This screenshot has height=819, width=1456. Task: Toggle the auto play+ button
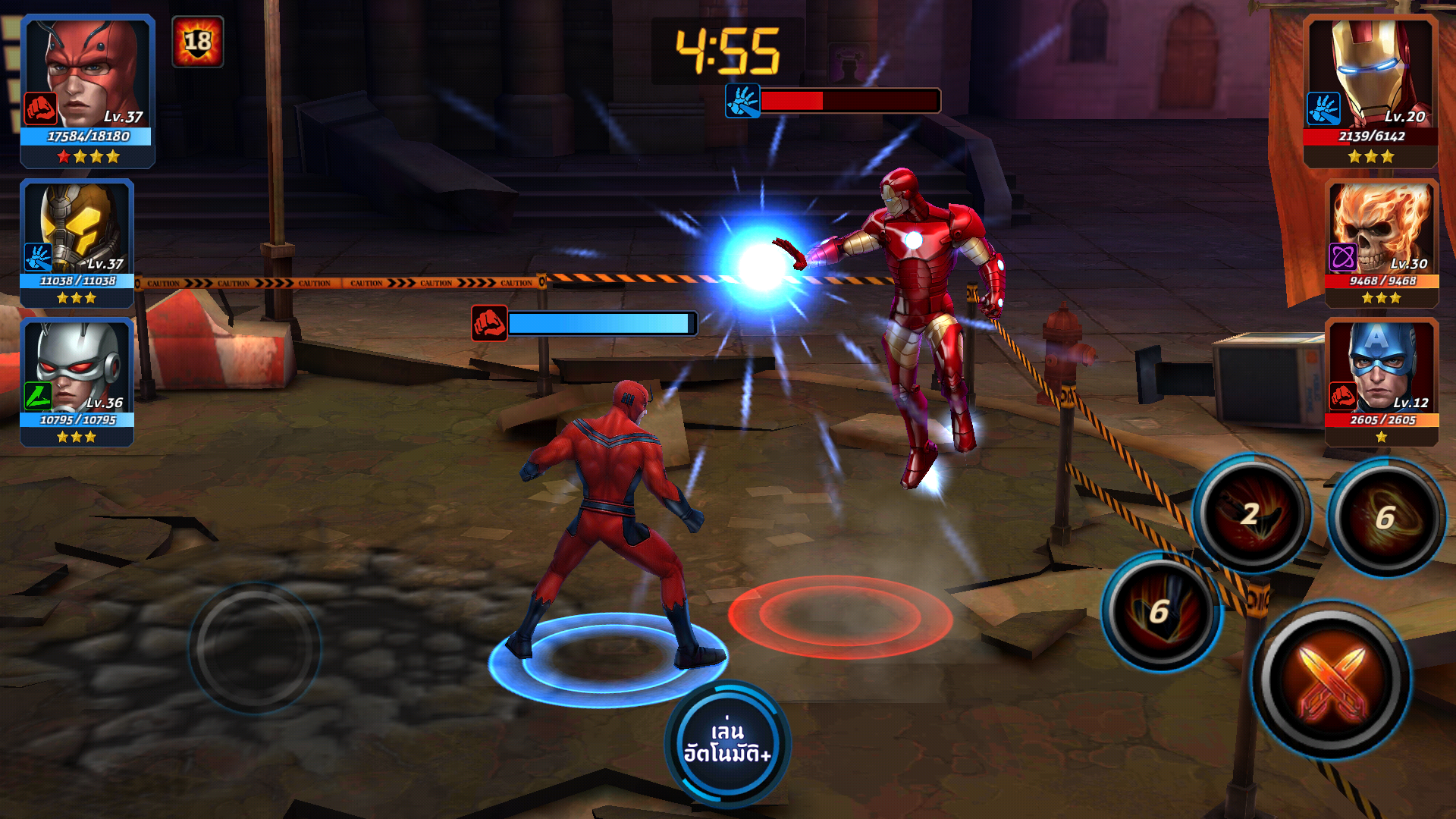click(727, 743)
